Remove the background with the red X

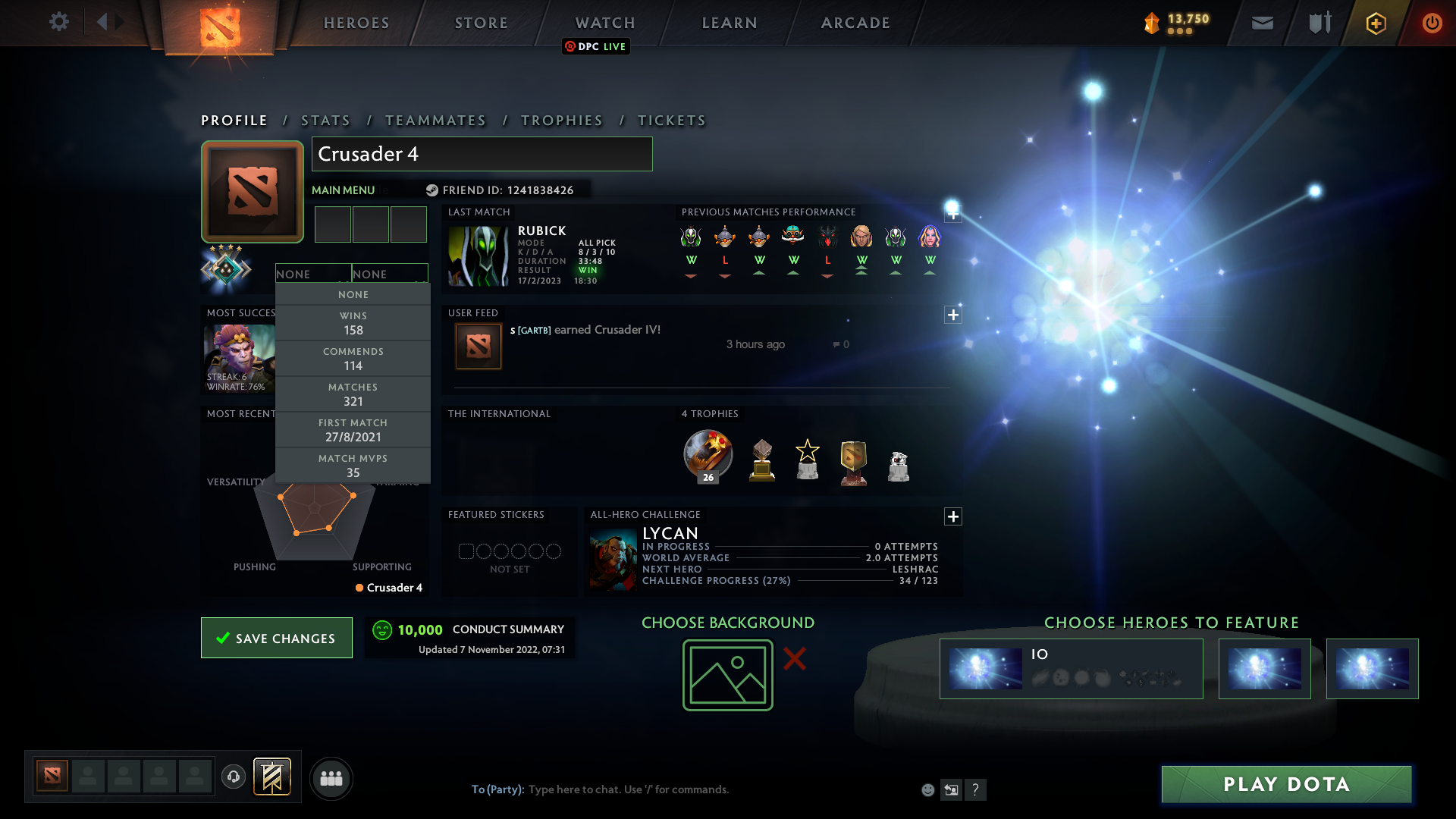pos(795,660)
